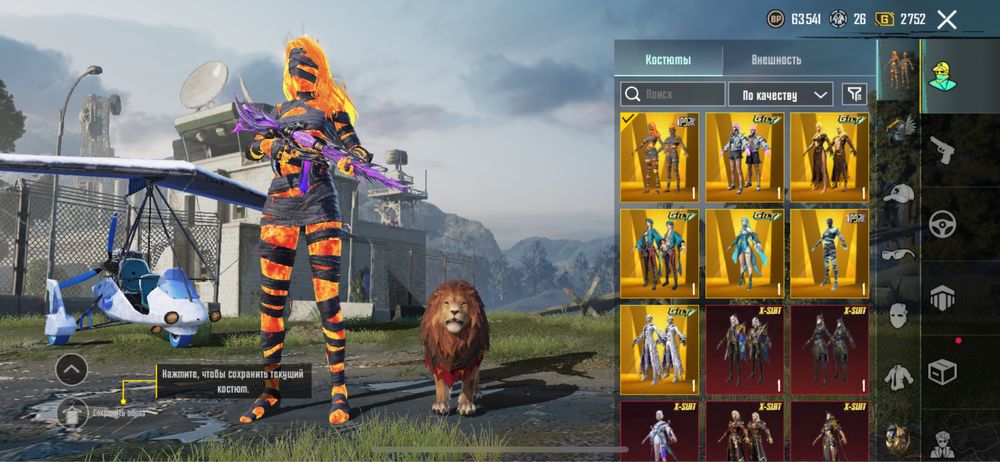Show the vehicle skins steering wheel category
Image resolution: width=1000 pixels, height=462 pixels.
coord(942,225)
